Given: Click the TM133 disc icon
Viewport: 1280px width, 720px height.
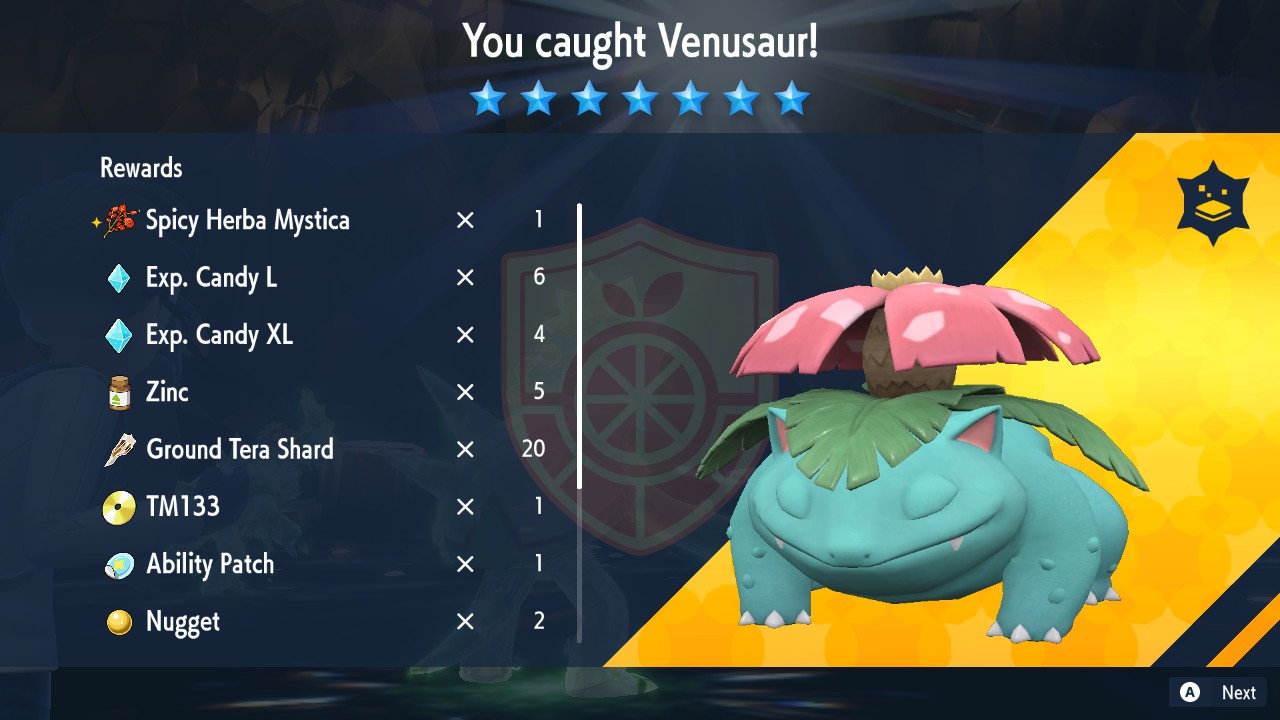Looking at the screenshot, I should click(118, 507).
